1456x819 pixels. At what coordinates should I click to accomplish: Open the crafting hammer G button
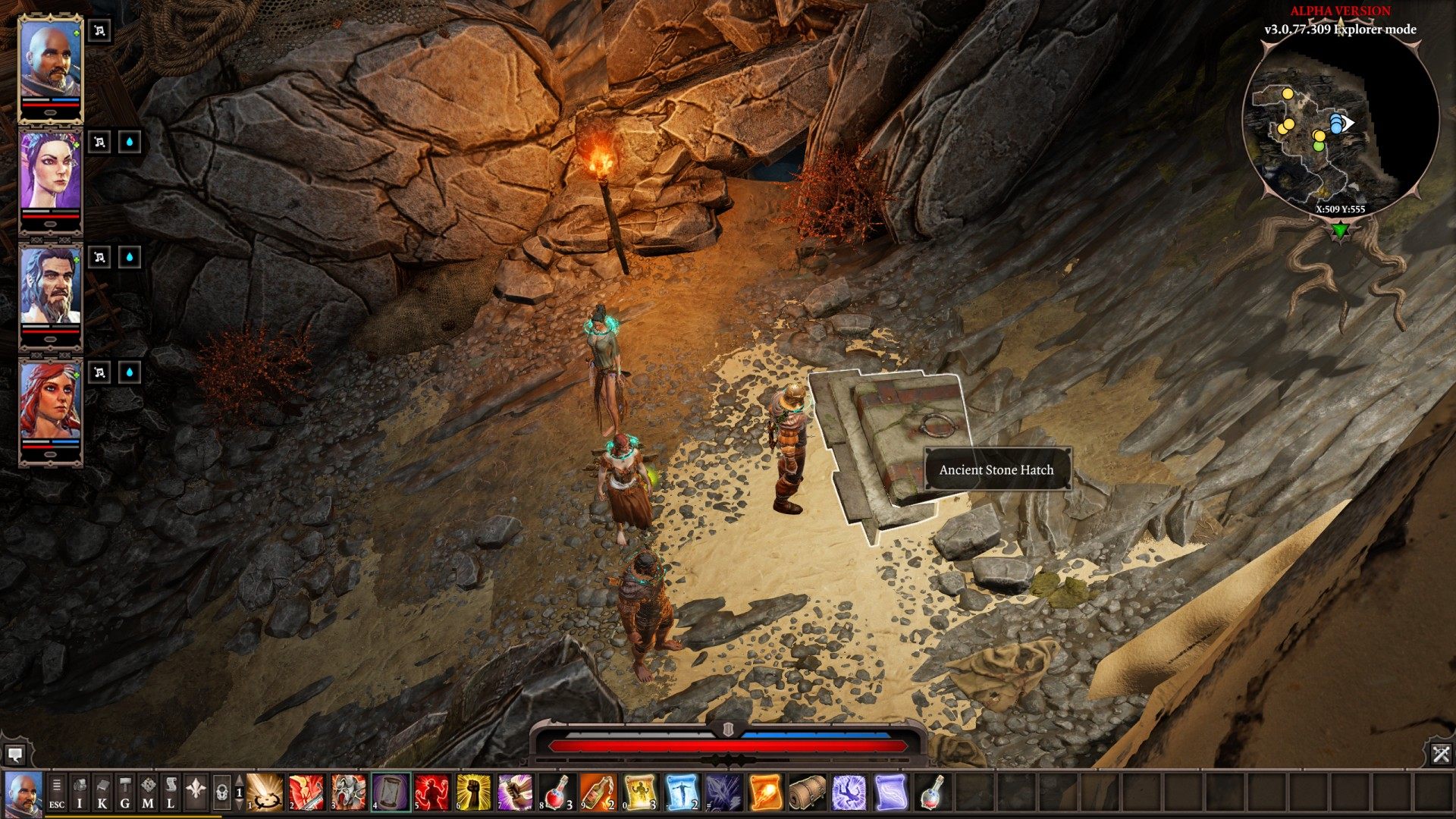(x=125, y=792)
